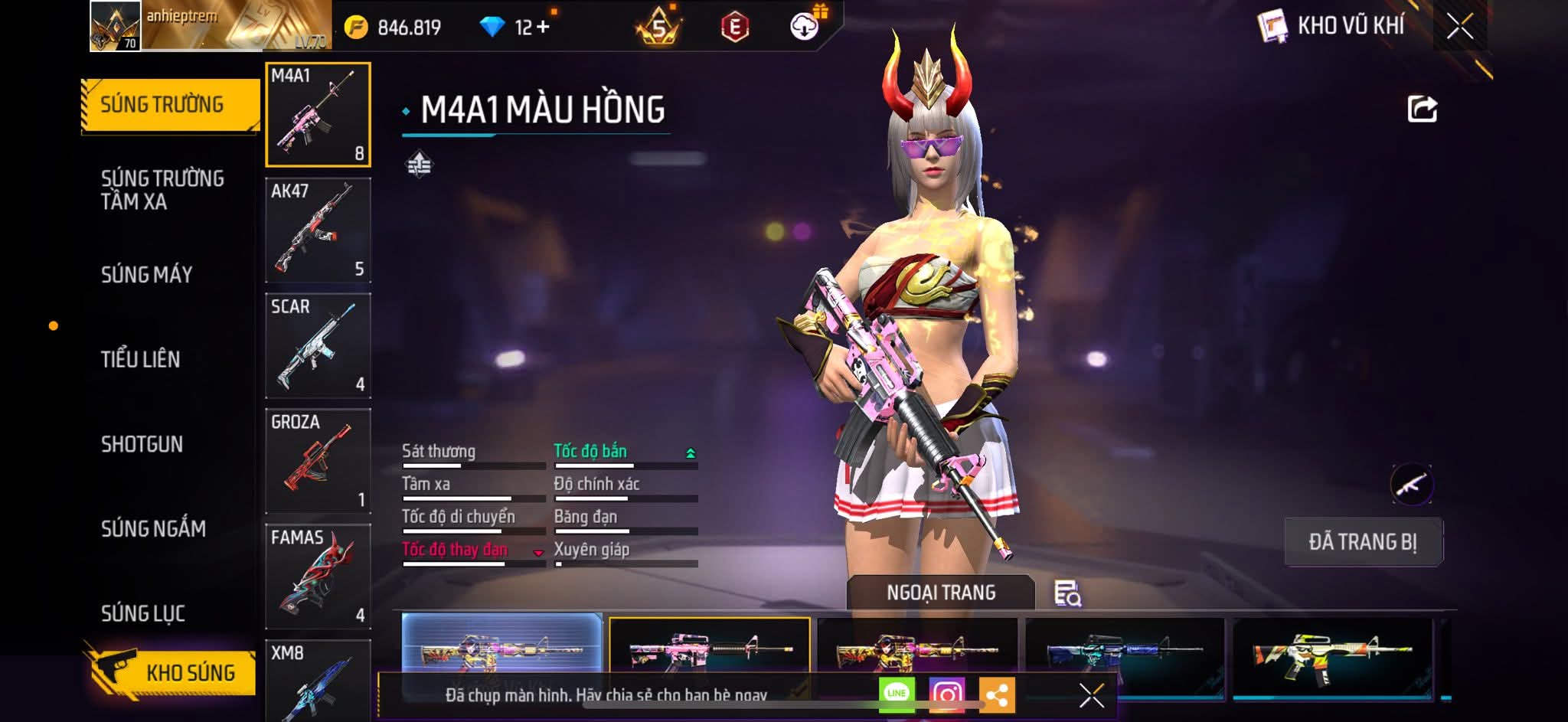Dismiss the screenshot share banner
Image resolution: width=1568 pixels, height=722 pixels.
click(1091, 695)
